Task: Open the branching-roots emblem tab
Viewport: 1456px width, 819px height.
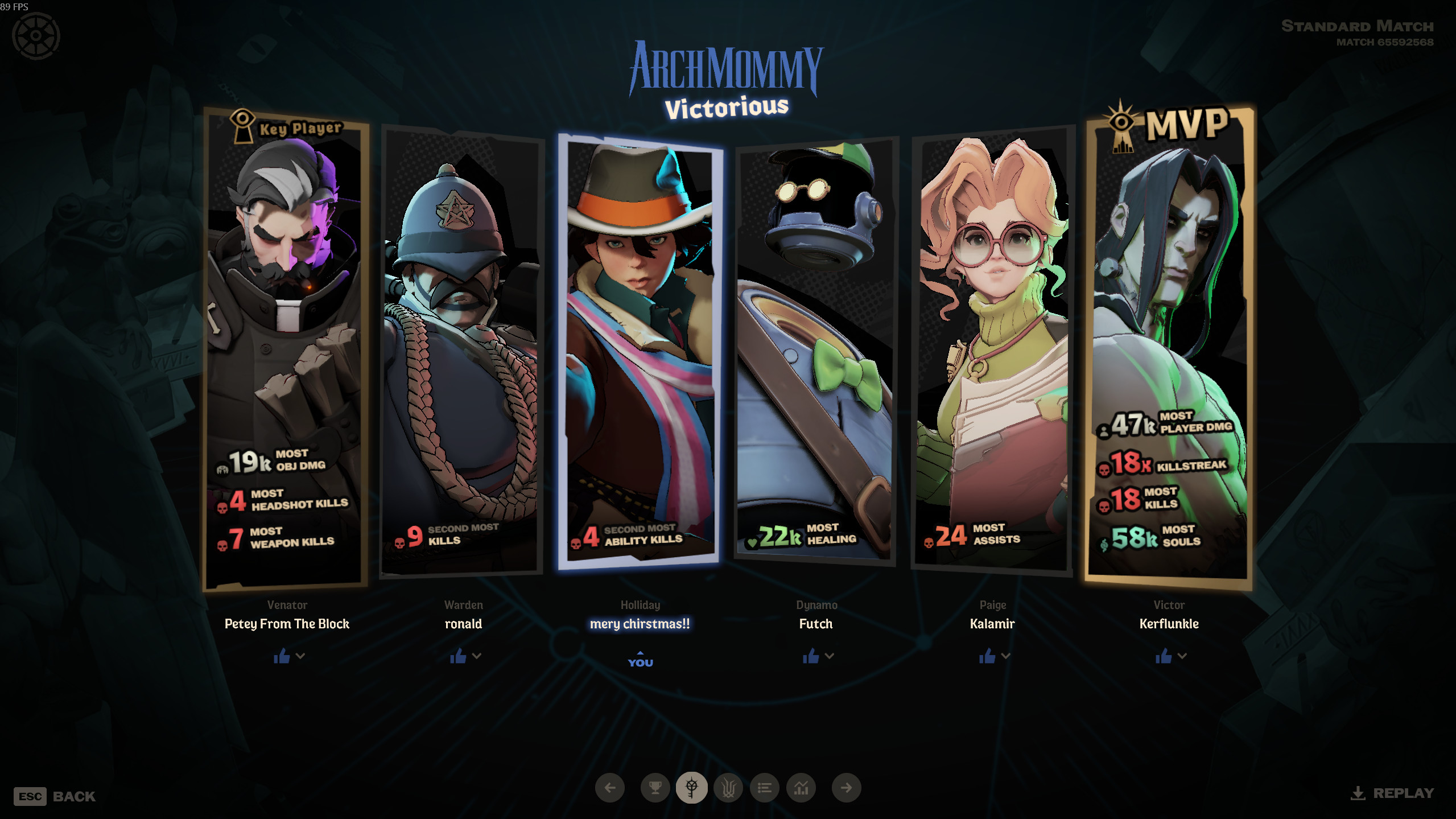Action: tap(728, 788)
